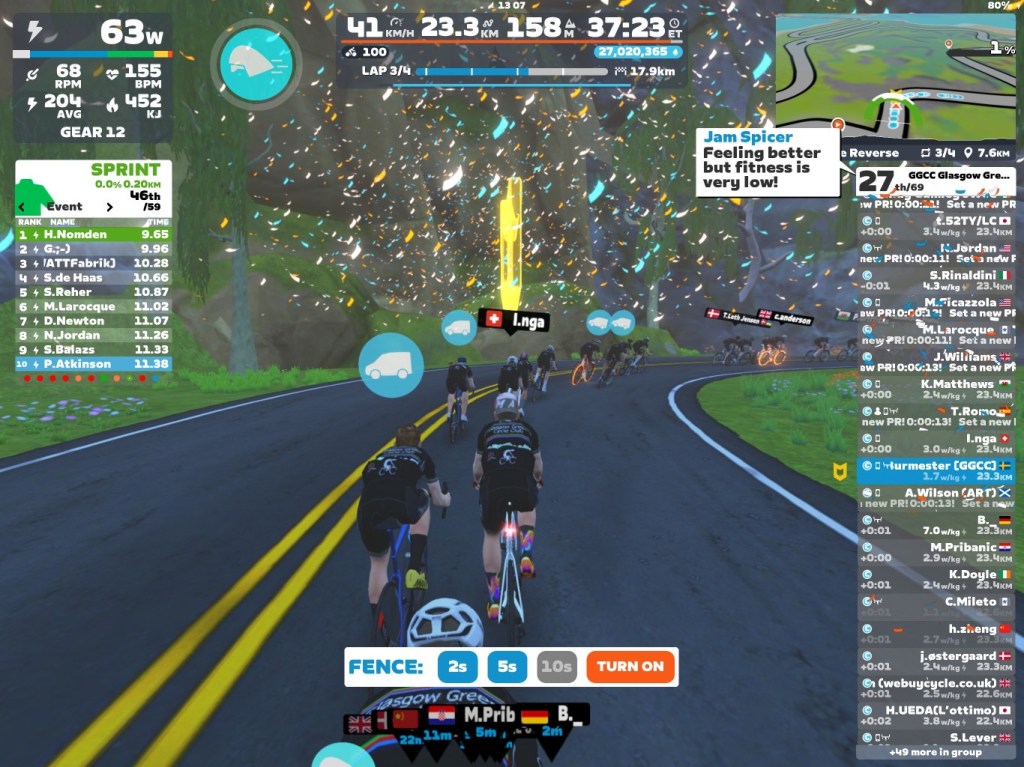Turn on the fence
The image size is (1024, 767).
pyautogui.click(x=631, y=666)
